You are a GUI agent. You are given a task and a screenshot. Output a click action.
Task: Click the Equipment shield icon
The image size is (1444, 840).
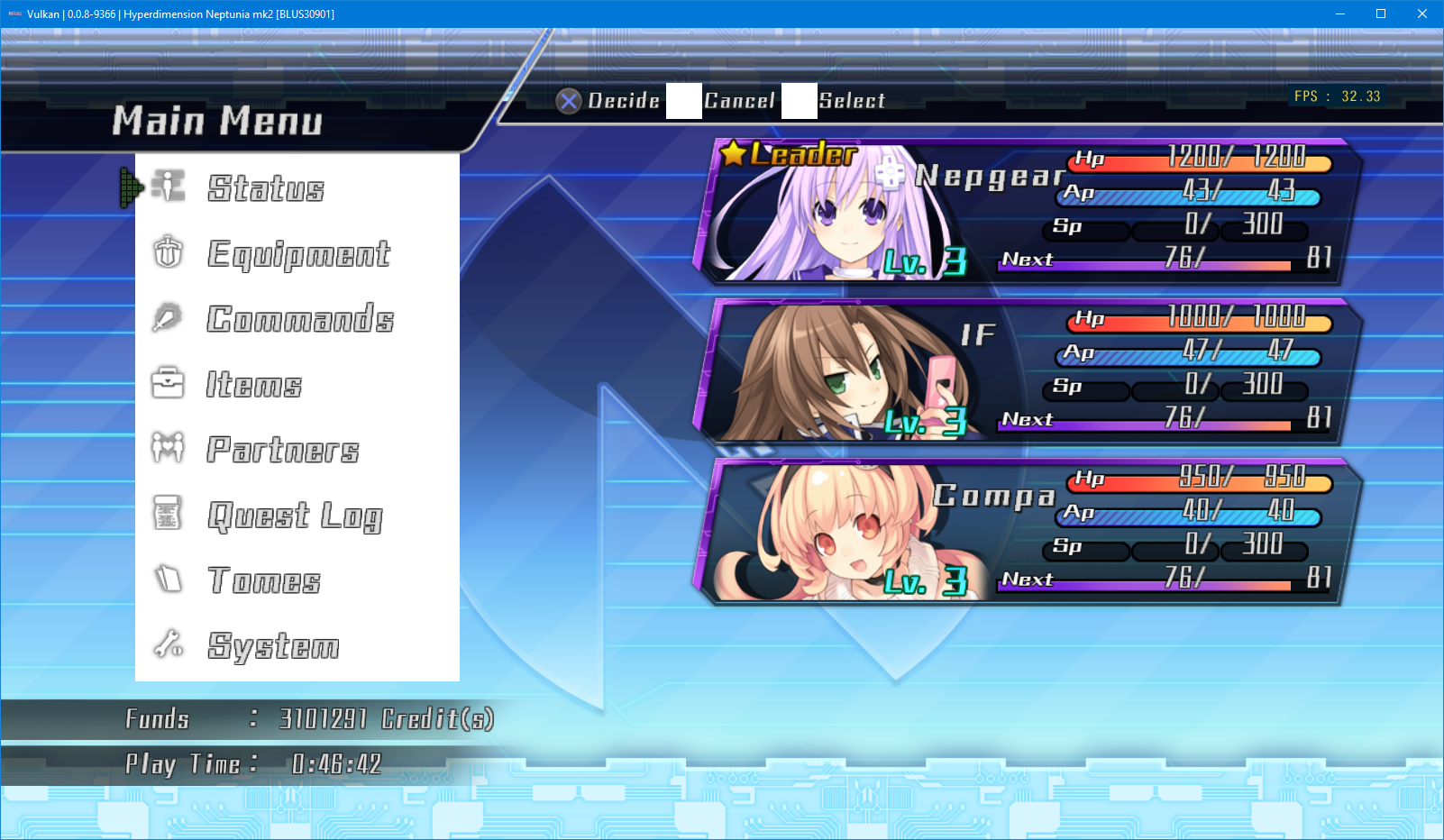[x=168, y=252]
